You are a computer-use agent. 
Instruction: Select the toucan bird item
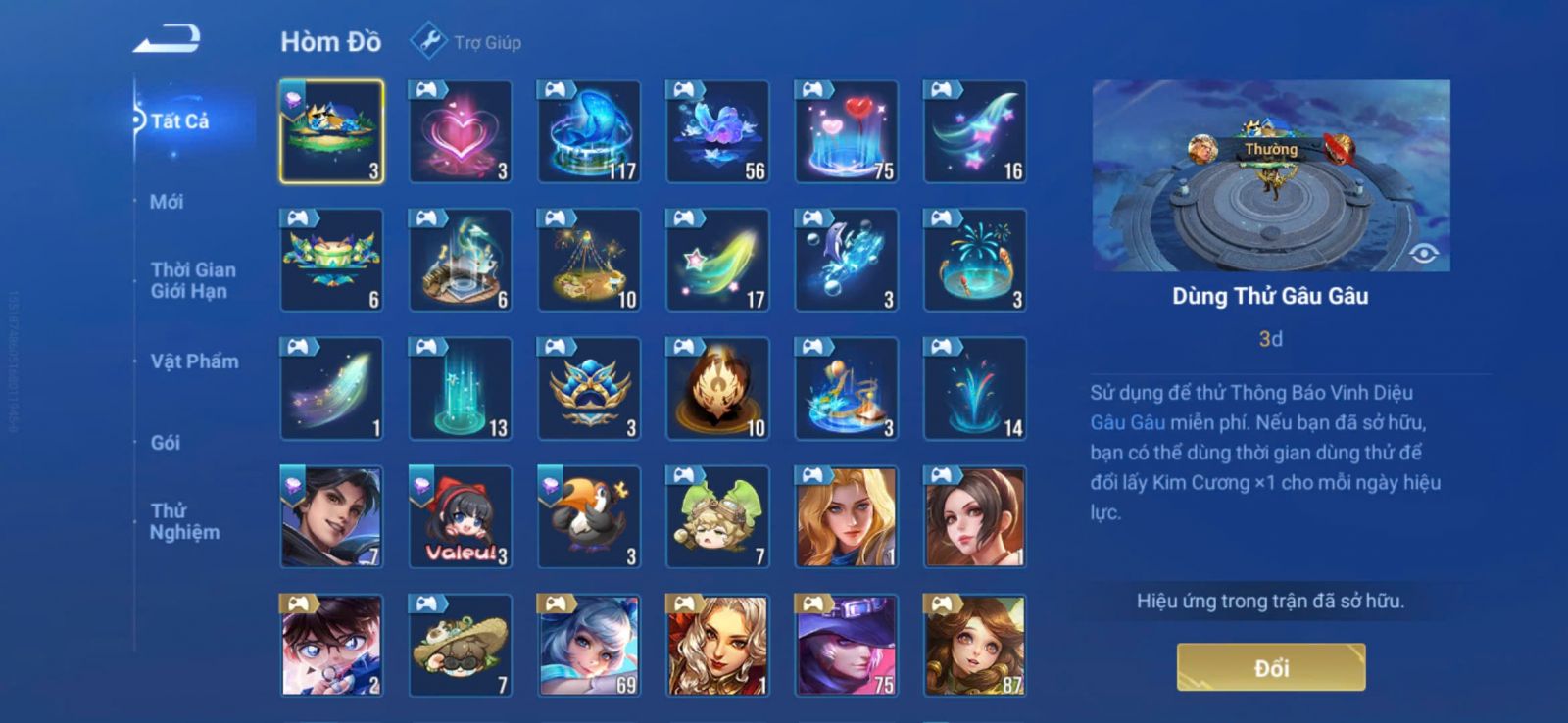click(x=588, y=517)
